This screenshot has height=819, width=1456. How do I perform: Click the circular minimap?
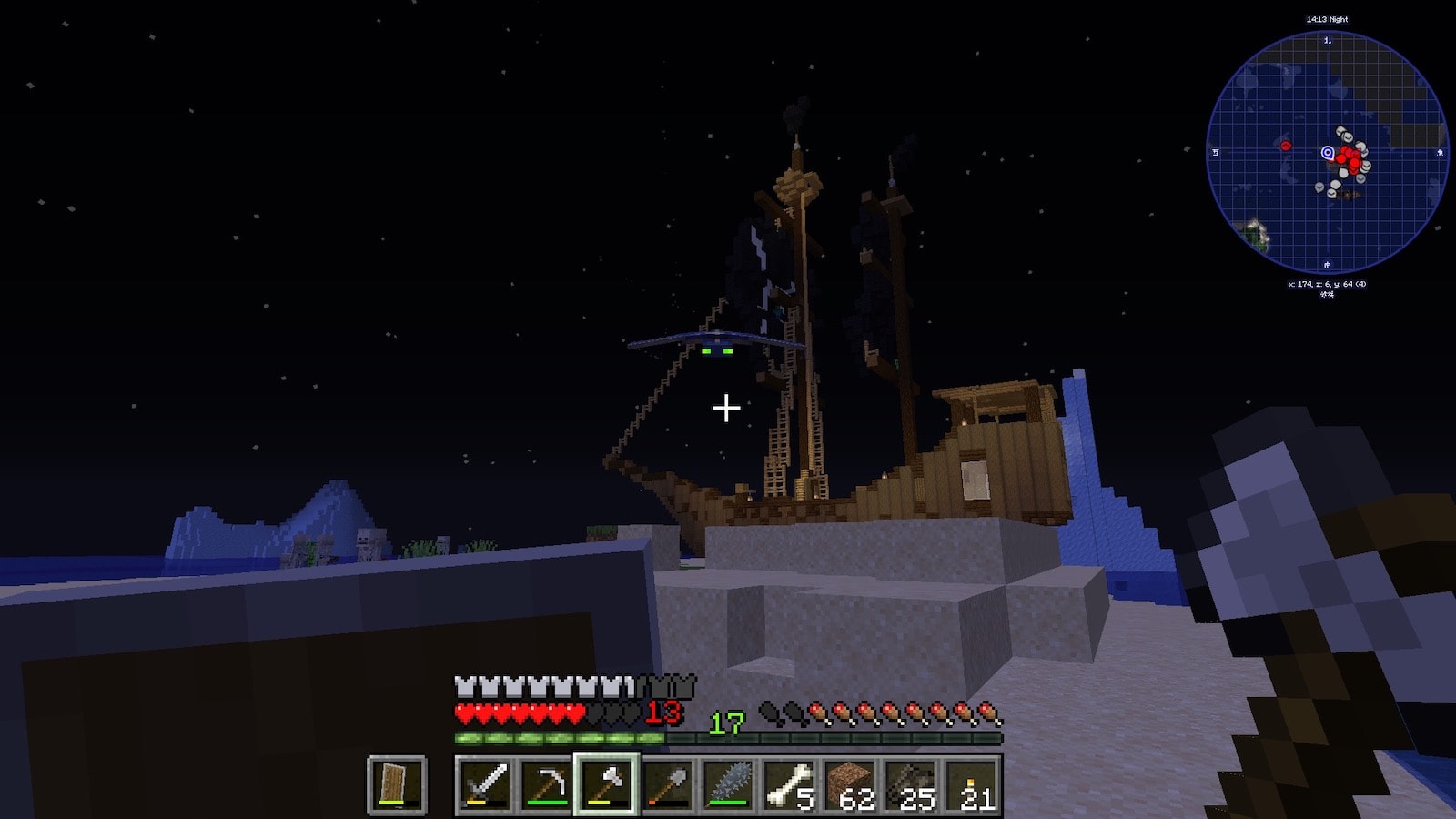click(1327, 152)
